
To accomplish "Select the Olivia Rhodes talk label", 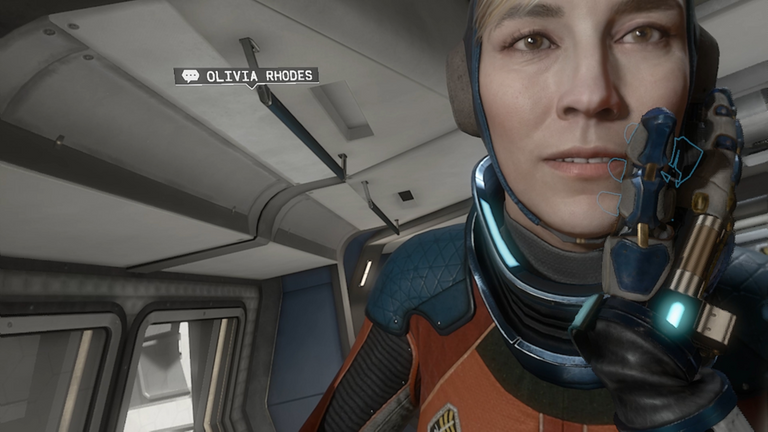I will (246, 76).
